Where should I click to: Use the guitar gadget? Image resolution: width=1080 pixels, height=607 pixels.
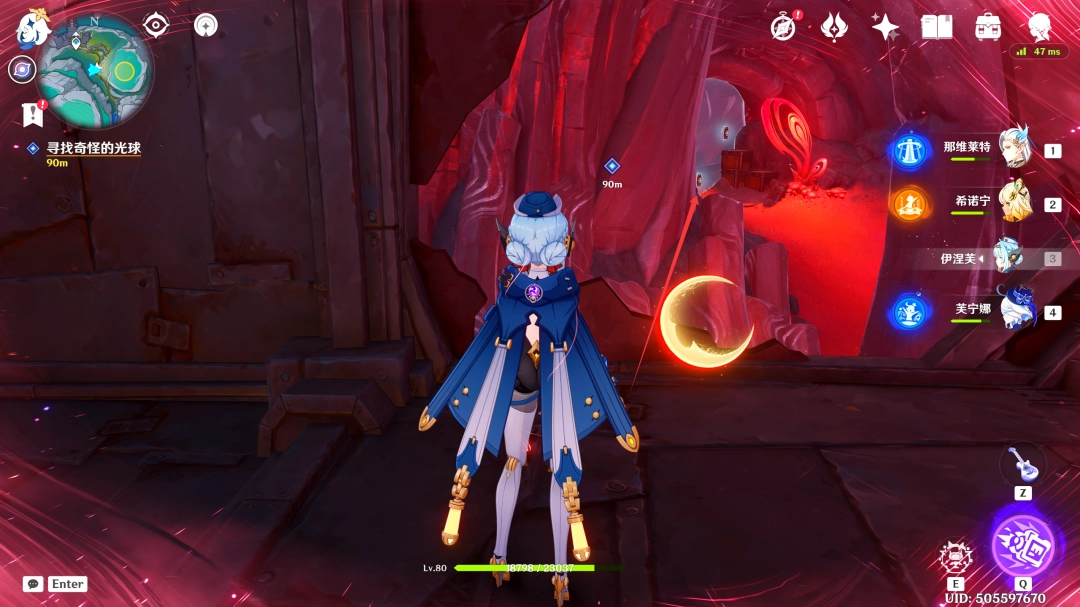[1022, 464]
